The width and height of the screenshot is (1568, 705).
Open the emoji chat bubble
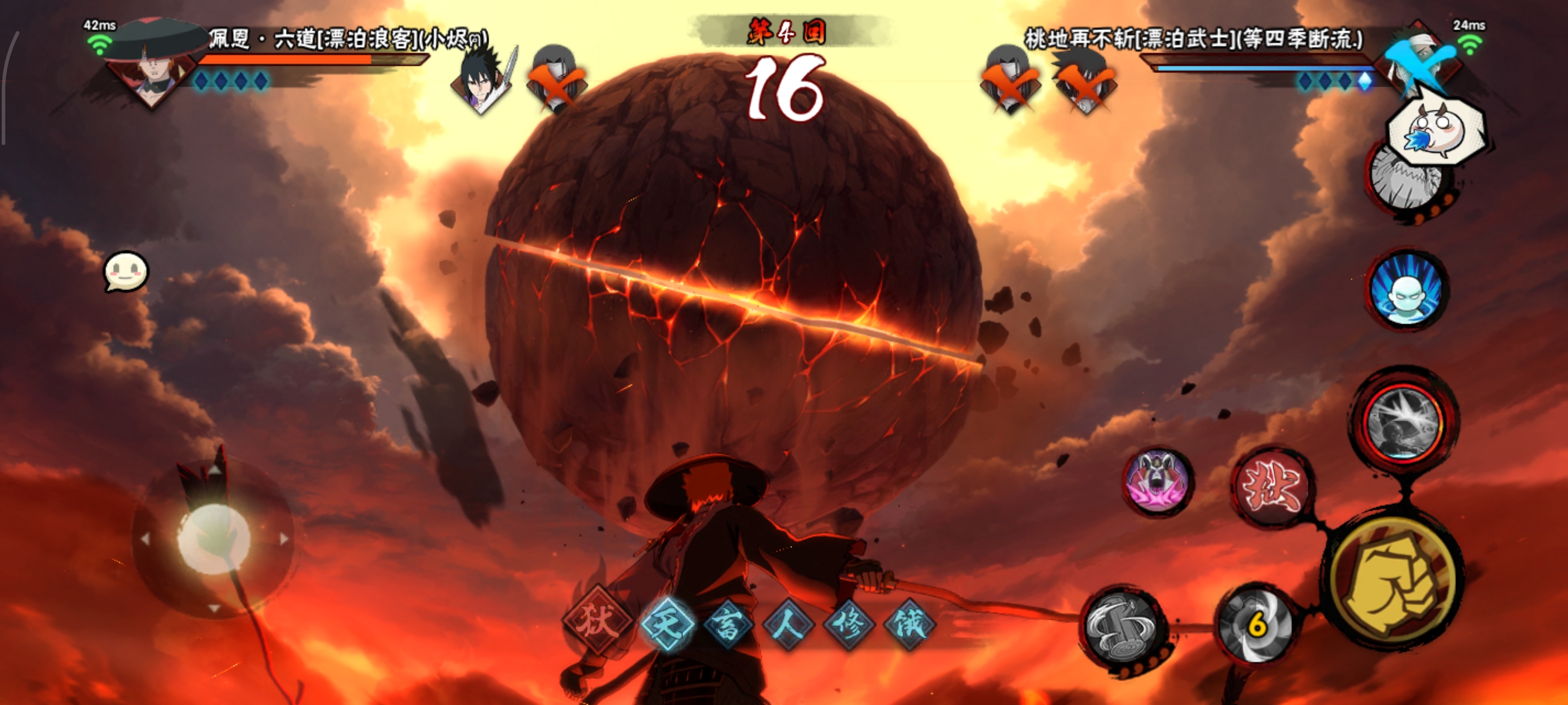click(x=126, y=271)
